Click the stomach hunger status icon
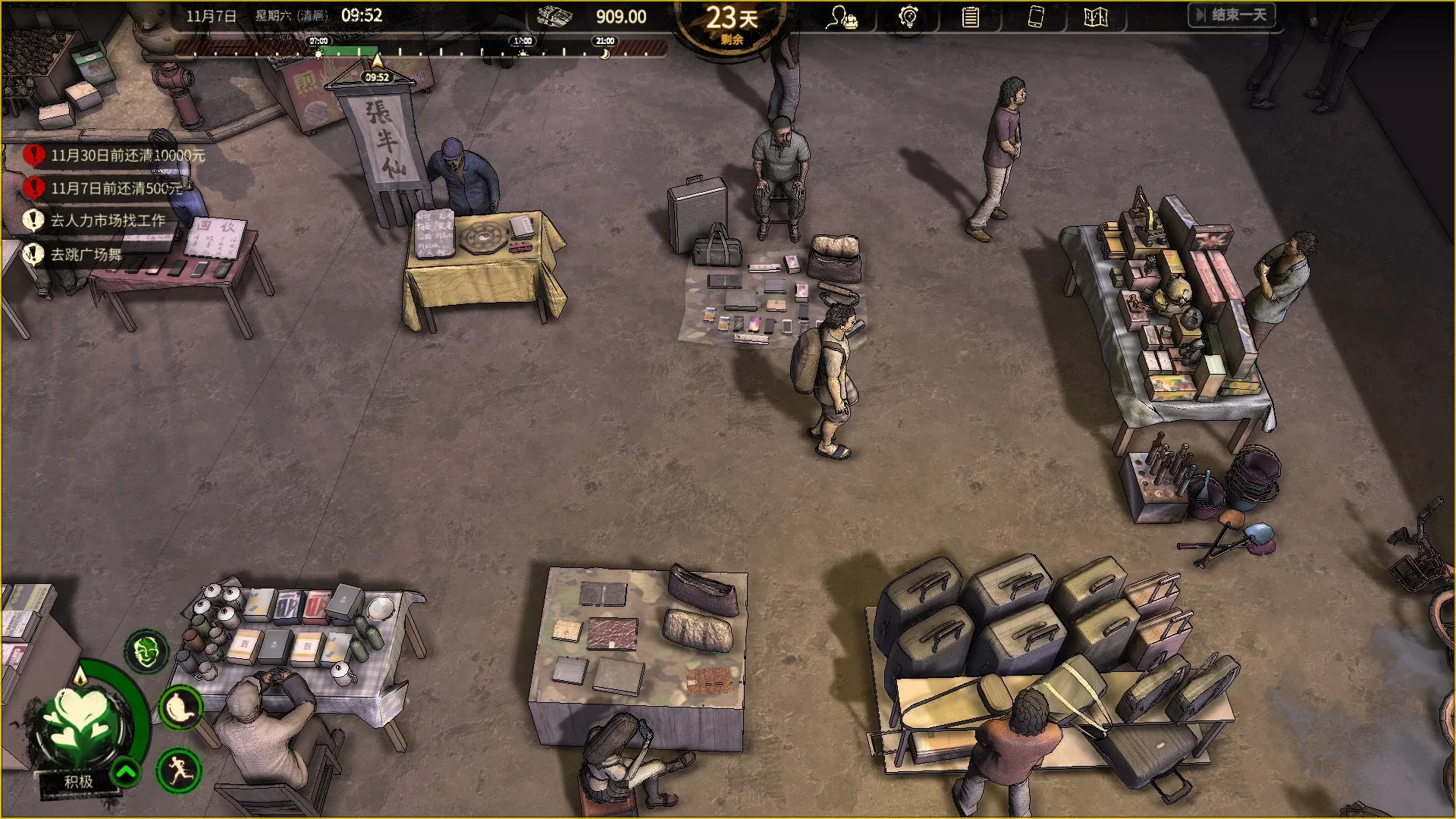This screenshot has width=1456, height=819. point(180,708)
